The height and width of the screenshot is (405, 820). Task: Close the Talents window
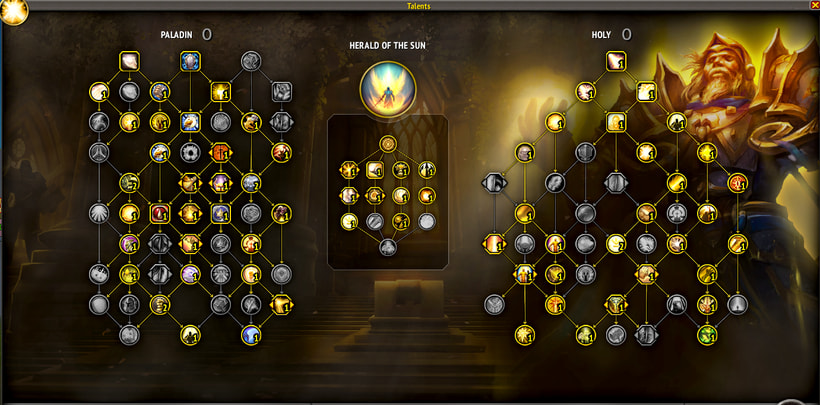812,5
